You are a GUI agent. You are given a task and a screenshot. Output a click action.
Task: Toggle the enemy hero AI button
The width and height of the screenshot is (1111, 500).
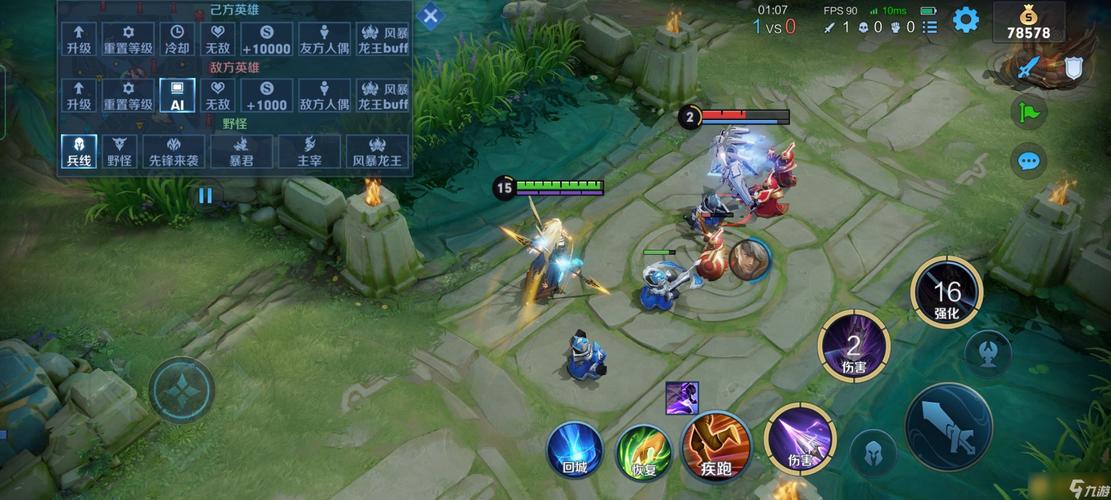pyautogui.click(x=177, y=95)
